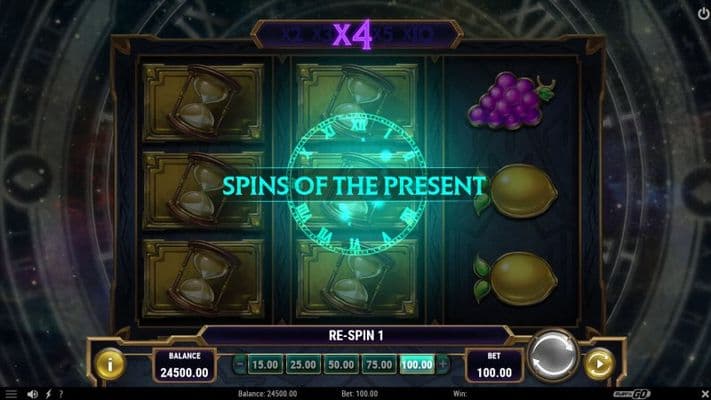
Task: Select the 15.00 bet value
Action: (x=264, y=365)
